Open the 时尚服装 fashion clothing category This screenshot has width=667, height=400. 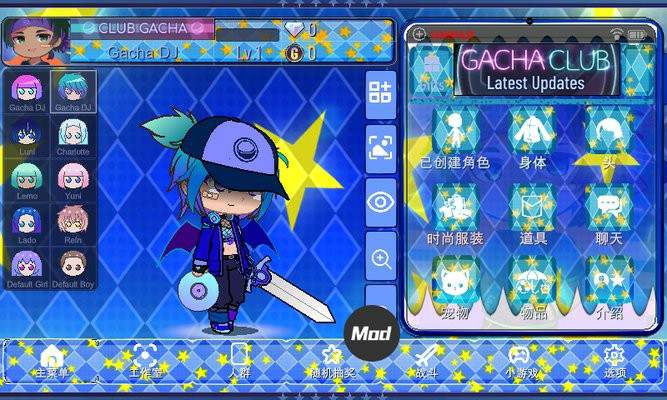tap(456, 215)
